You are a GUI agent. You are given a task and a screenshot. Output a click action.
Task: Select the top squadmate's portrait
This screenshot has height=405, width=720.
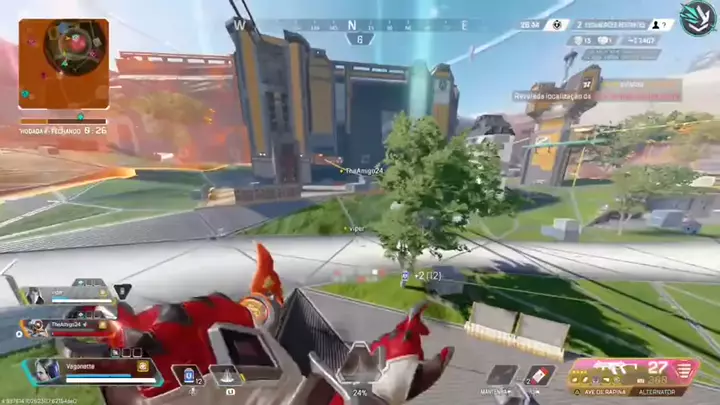click(35, 294)
